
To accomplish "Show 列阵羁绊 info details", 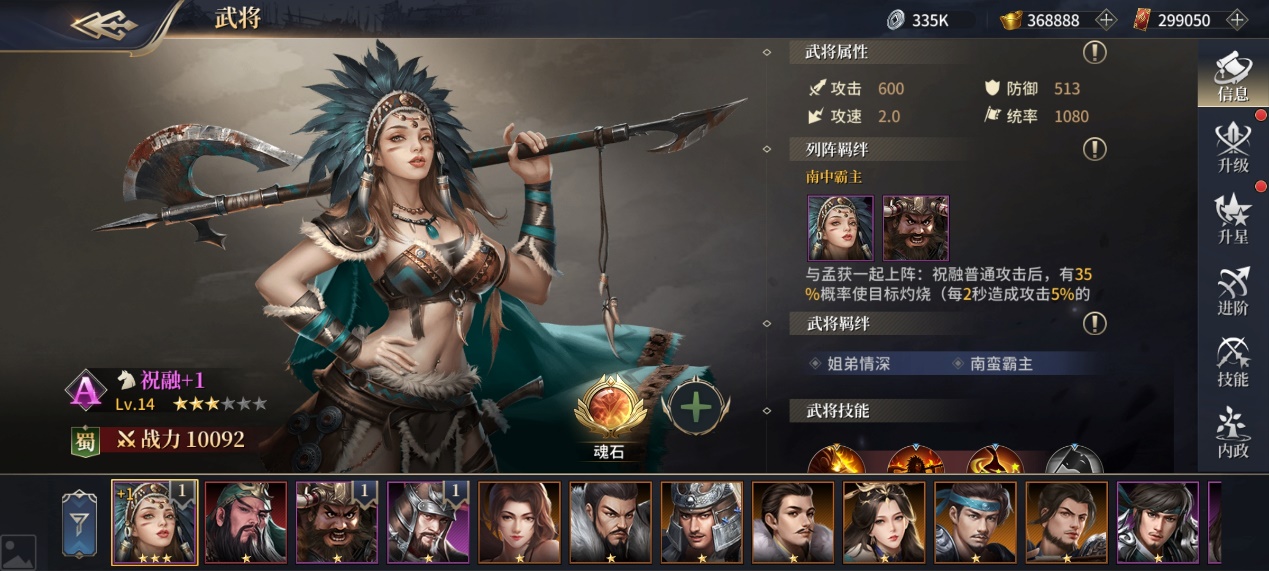I will click(1095, 150).
